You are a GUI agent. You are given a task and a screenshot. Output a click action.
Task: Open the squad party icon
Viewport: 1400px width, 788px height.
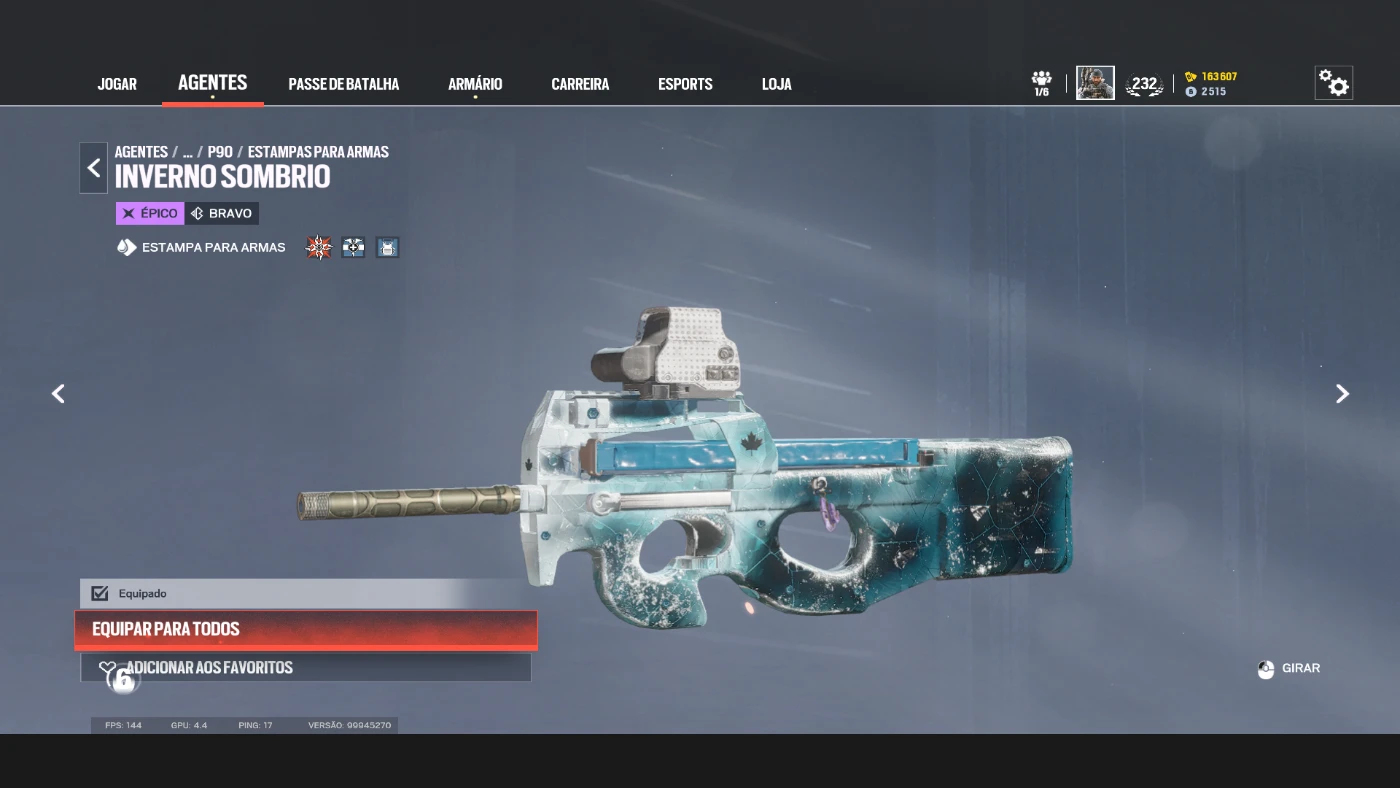[x=1042, y=82]
